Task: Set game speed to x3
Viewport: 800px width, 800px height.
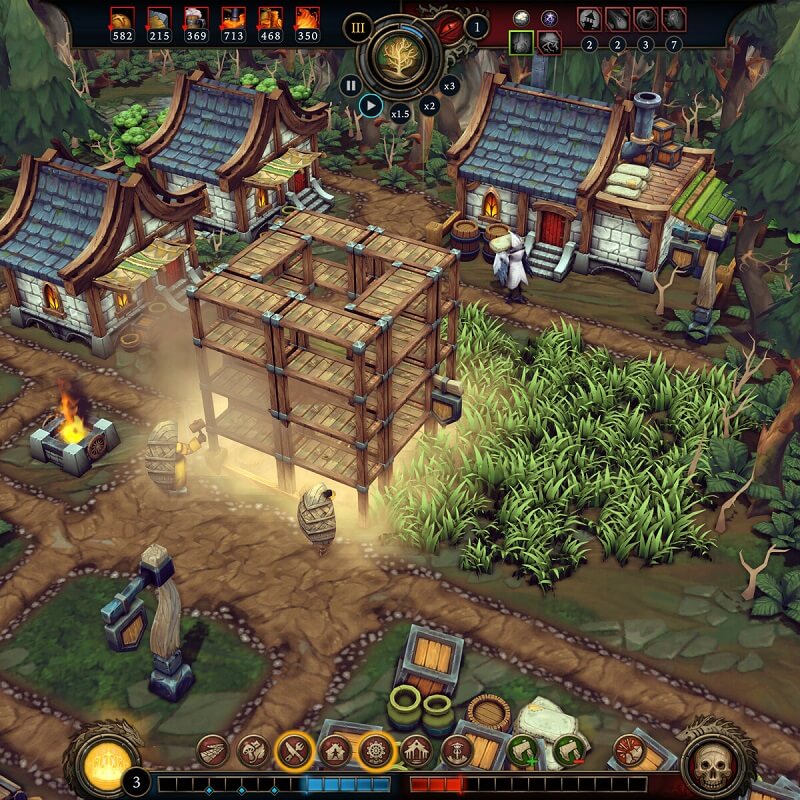Action: (449, 86)
